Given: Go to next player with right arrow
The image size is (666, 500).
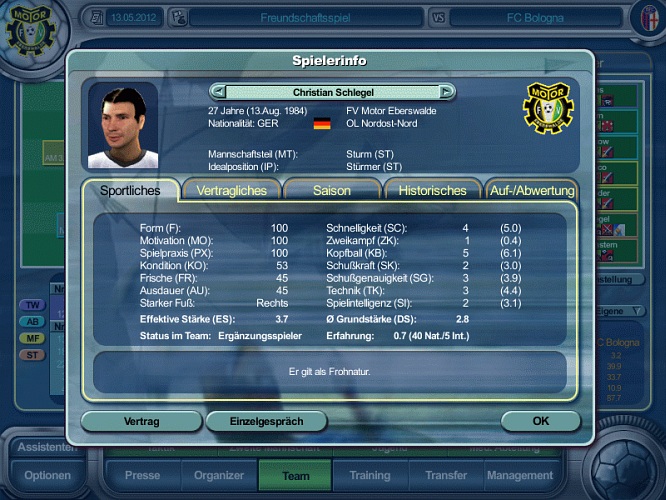Looking at the screenshot, I should 446,91.
